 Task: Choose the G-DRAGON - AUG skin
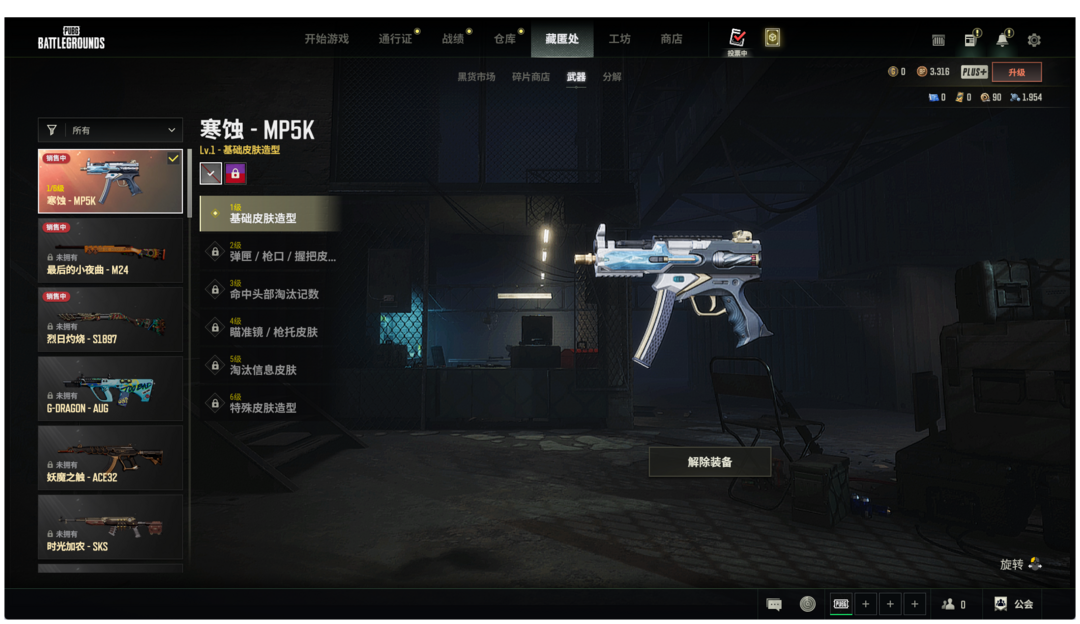pos(110,388)
